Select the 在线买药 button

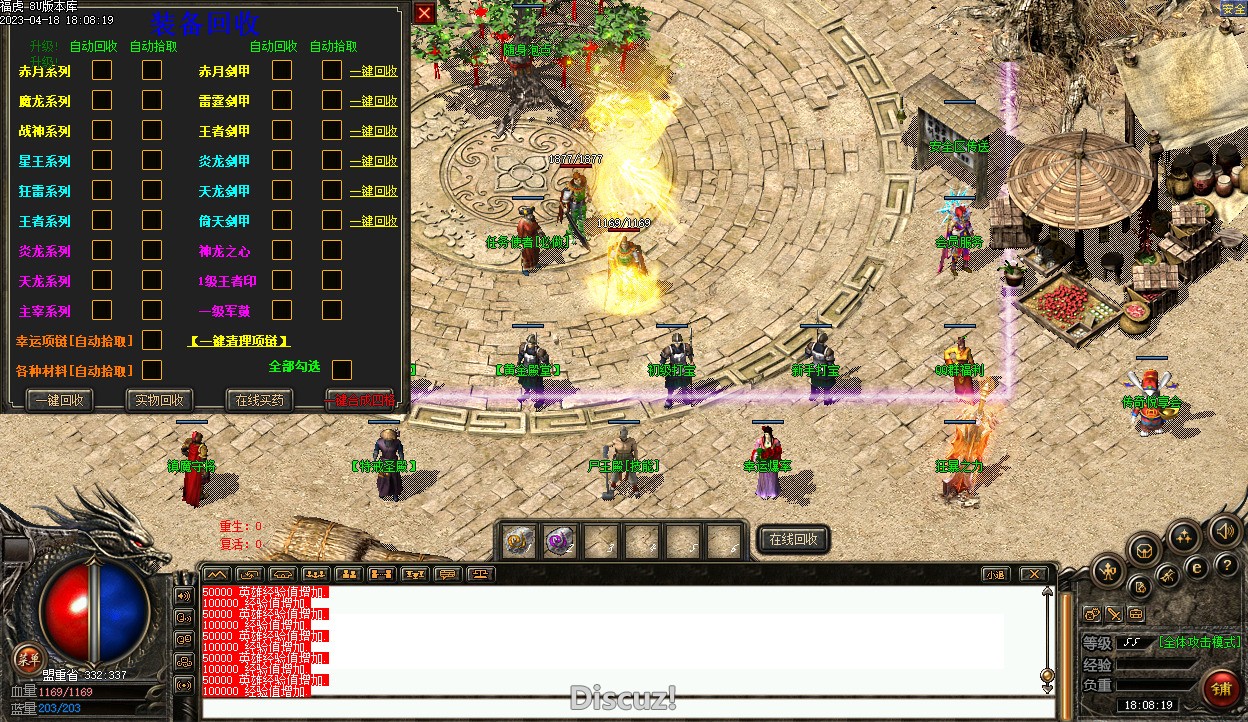tap(259, 400)
